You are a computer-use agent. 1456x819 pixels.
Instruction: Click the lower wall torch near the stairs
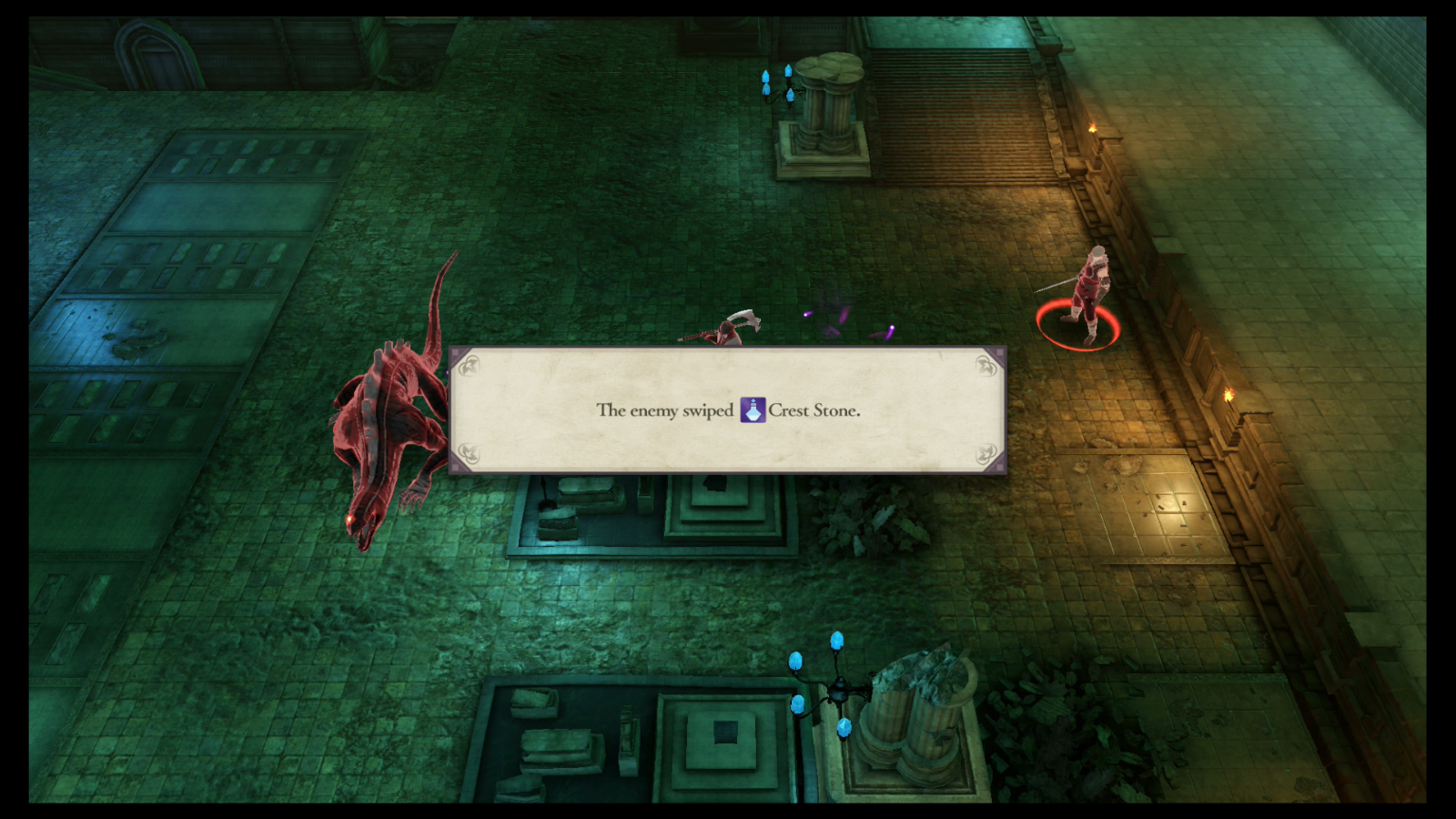click(1230, 394)
